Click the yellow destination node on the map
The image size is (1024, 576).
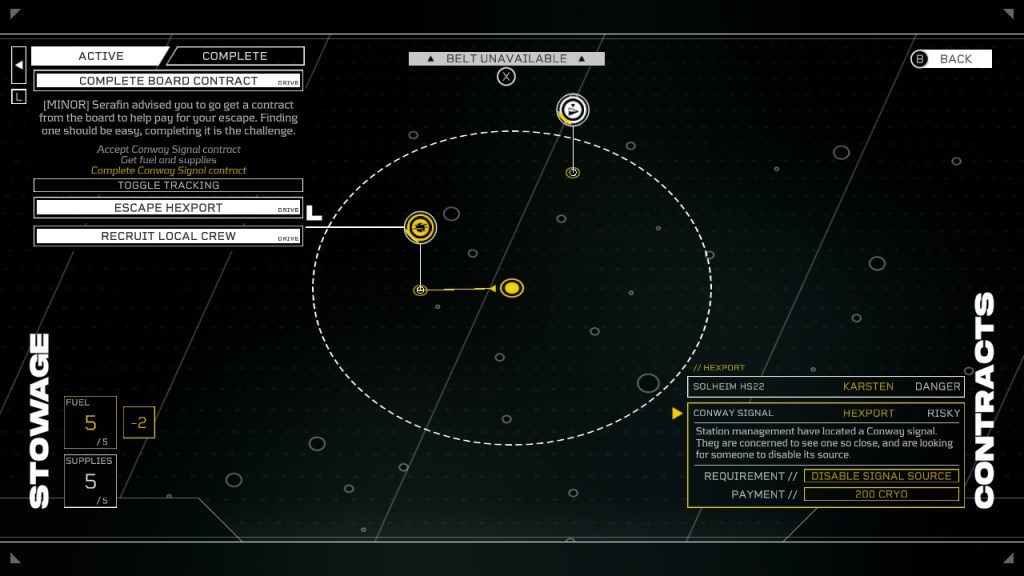click(x=512, y=288)
